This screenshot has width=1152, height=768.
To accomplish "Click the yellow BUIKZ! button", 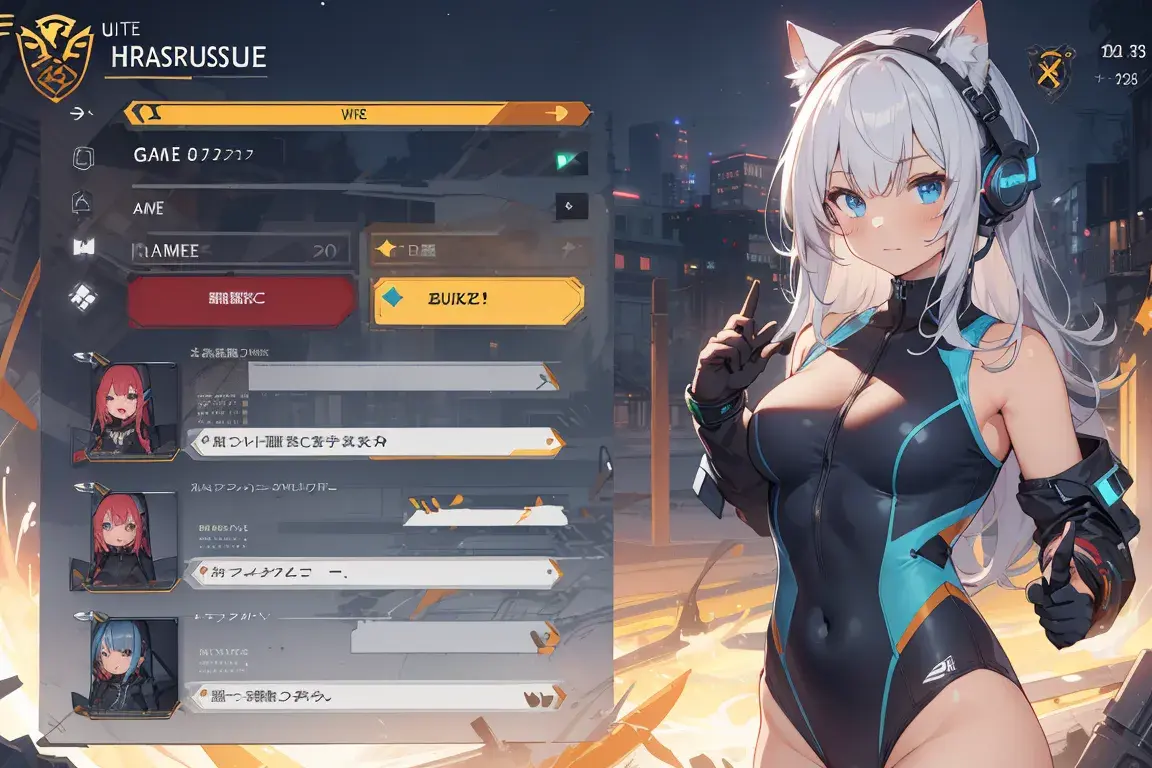I will pyautogui.click(x=478, y=302).
